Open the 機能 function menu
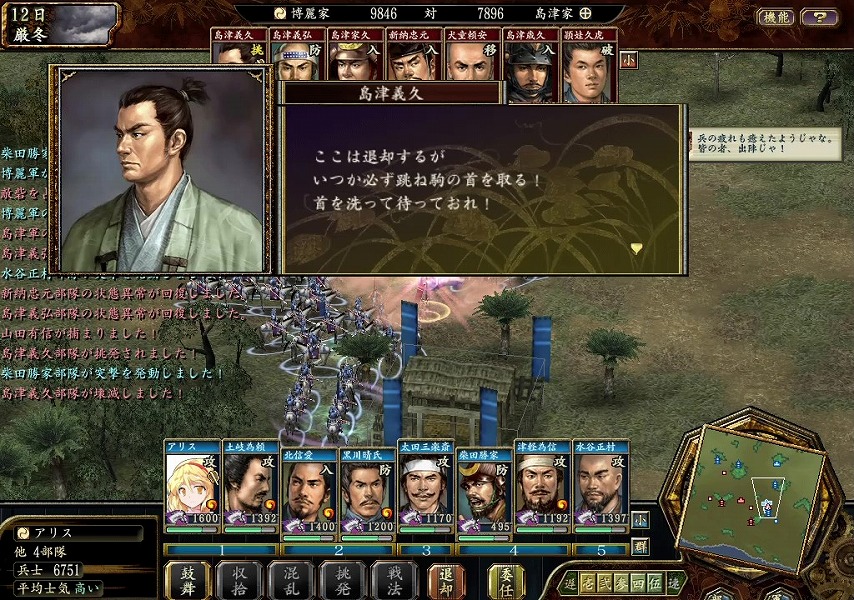This screenshot has width=854, height=600. [776, 17]
